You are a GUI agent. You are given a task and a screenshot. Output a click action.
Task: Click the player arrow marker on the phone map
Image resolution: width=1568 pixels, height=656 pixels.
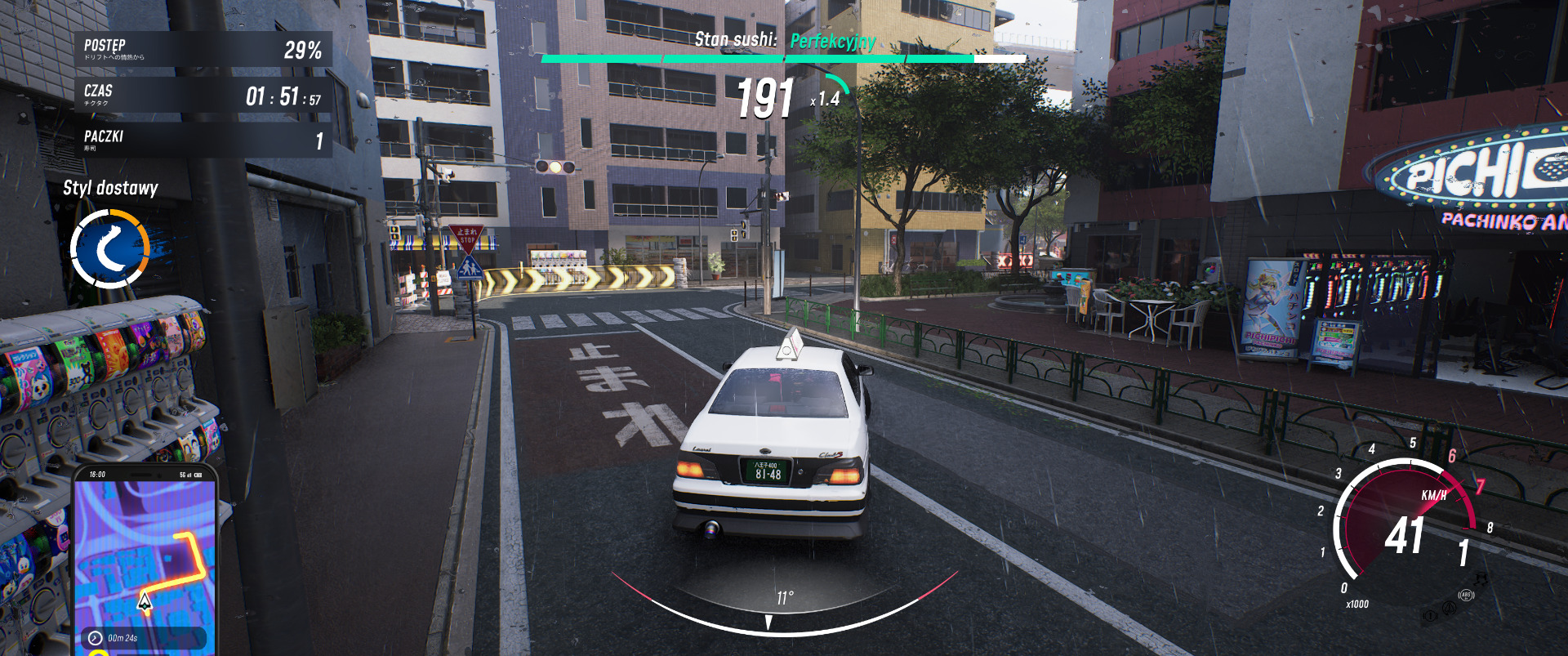pyautogui.click(x=145, y=602)
